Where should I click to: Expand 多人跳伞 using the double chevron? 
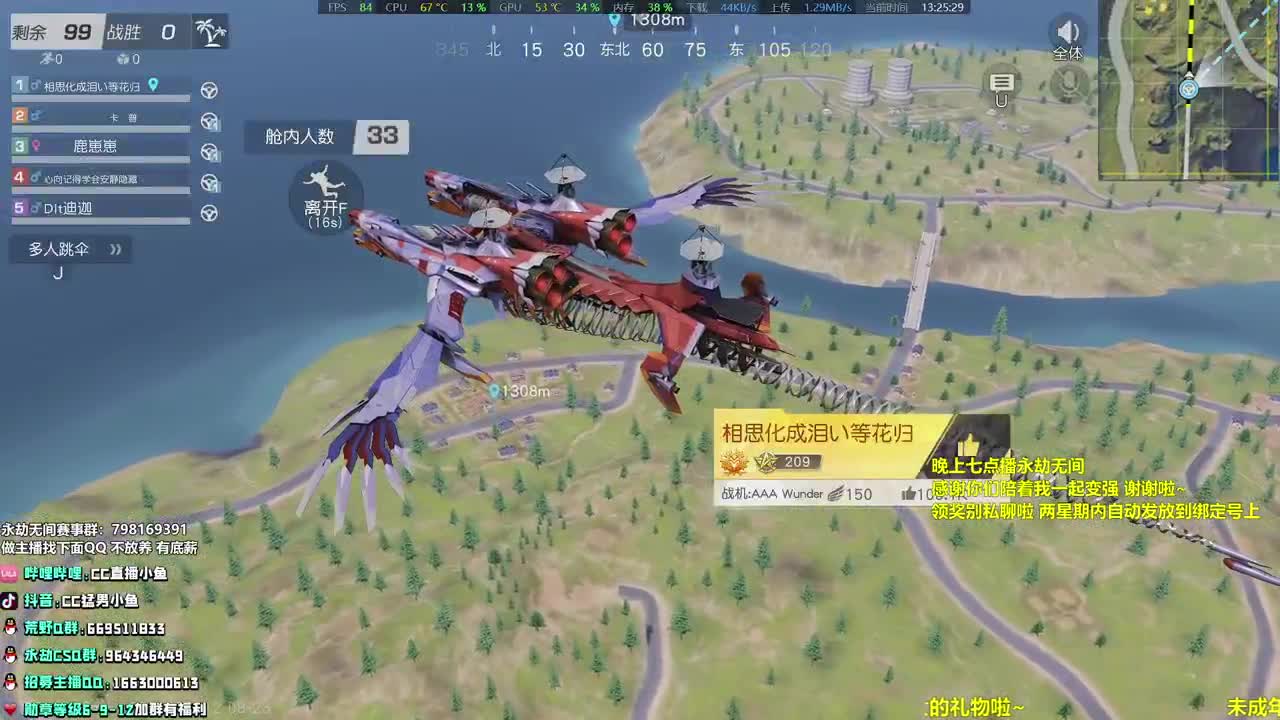click(x=115, y=248)
